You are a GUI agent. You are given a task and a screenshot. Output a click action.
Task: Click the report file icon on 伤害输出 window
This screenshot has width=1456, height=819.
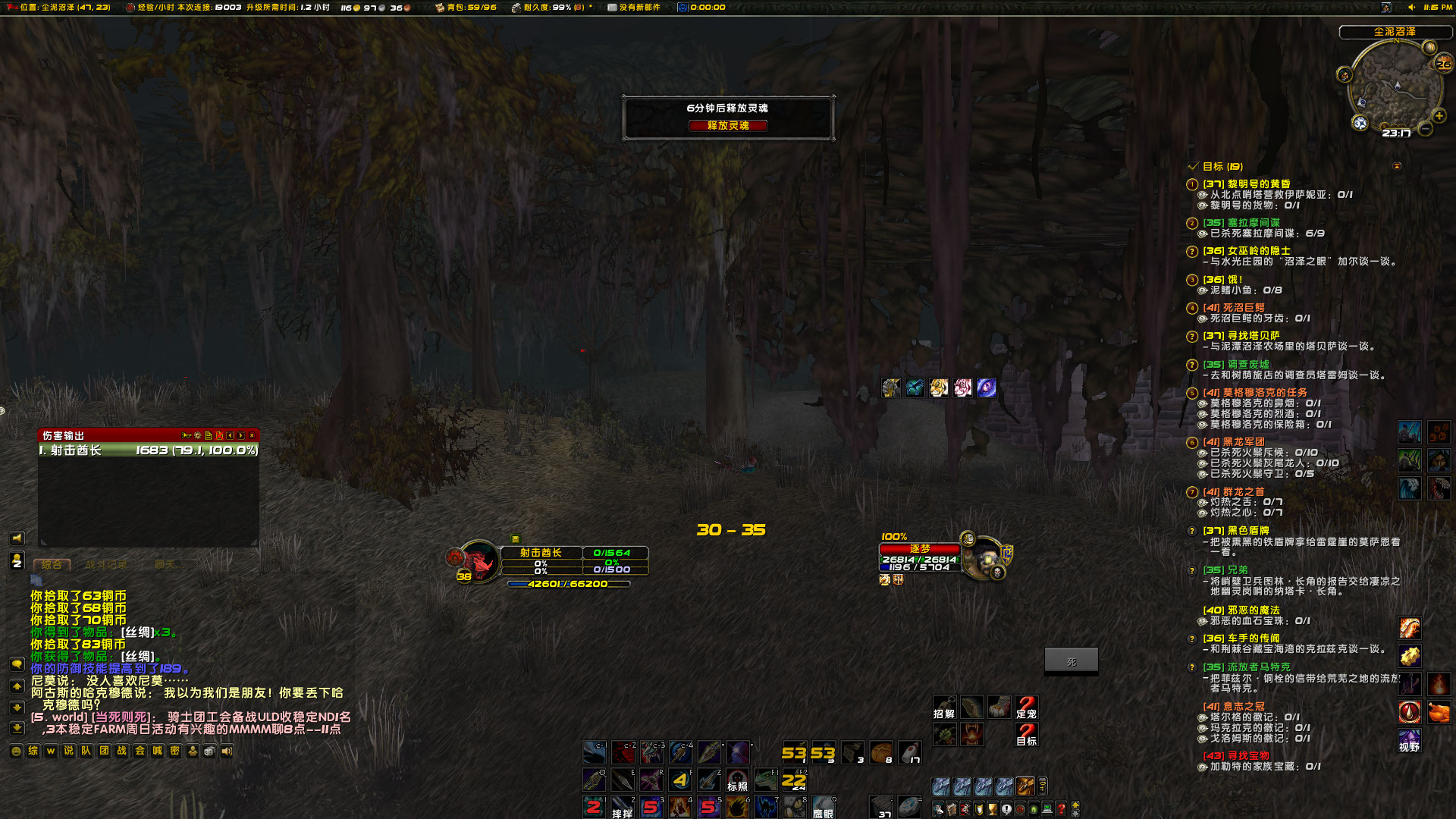[209, 436]
